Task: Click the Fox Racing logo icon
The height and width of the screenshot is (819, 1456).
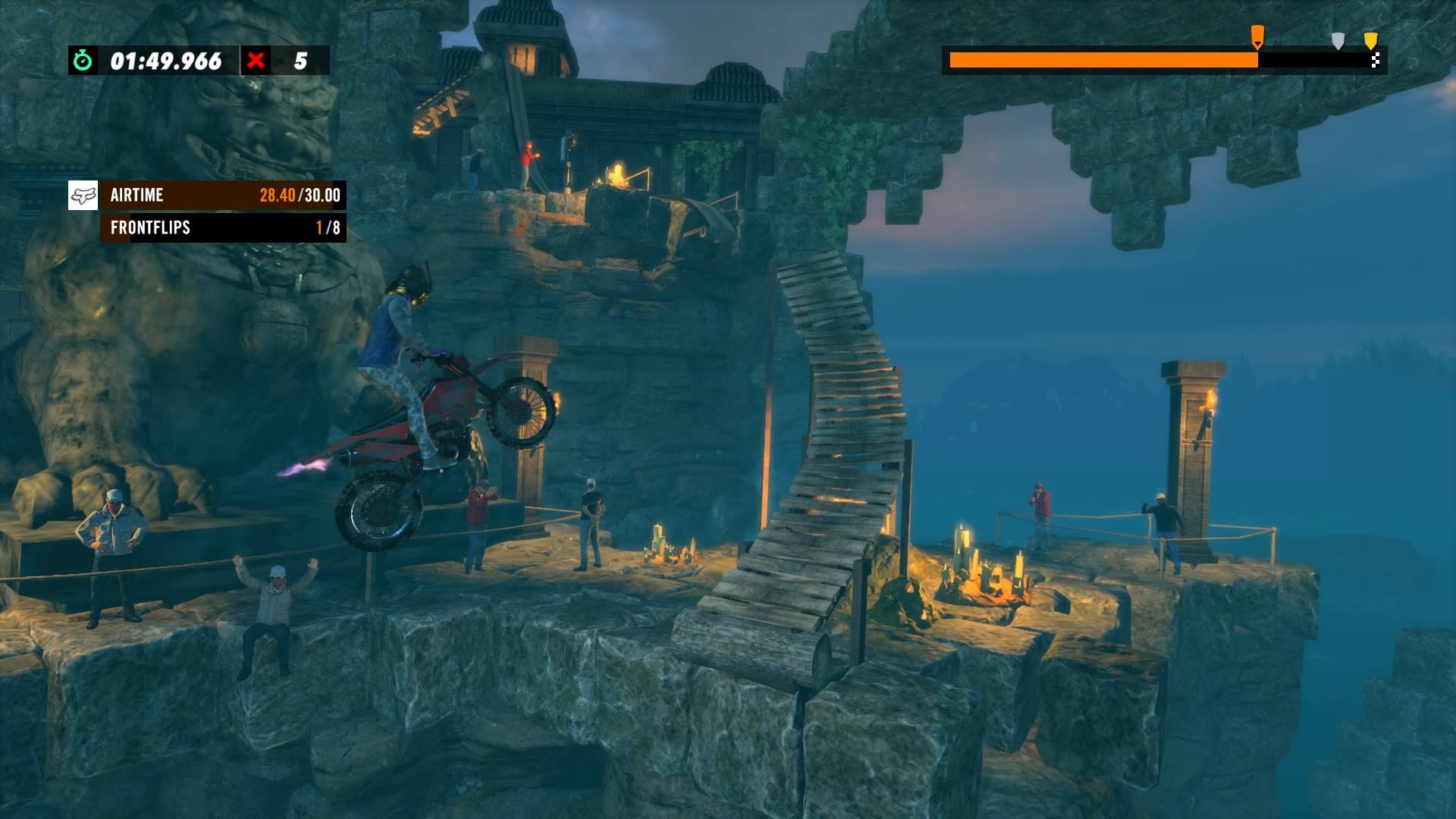Action: pos(84,196)
